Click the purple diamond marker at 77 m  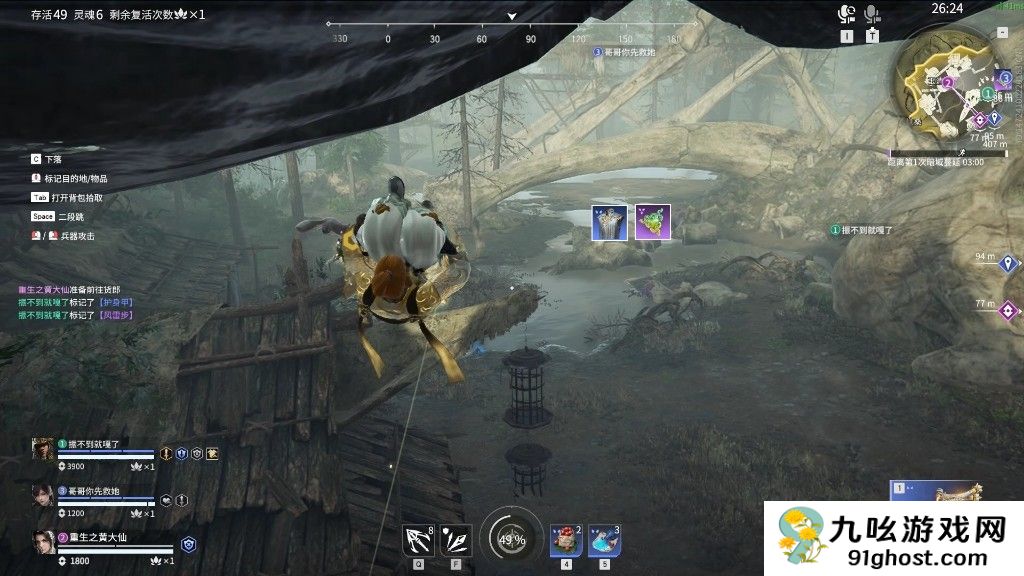(x=1009, y=310)
